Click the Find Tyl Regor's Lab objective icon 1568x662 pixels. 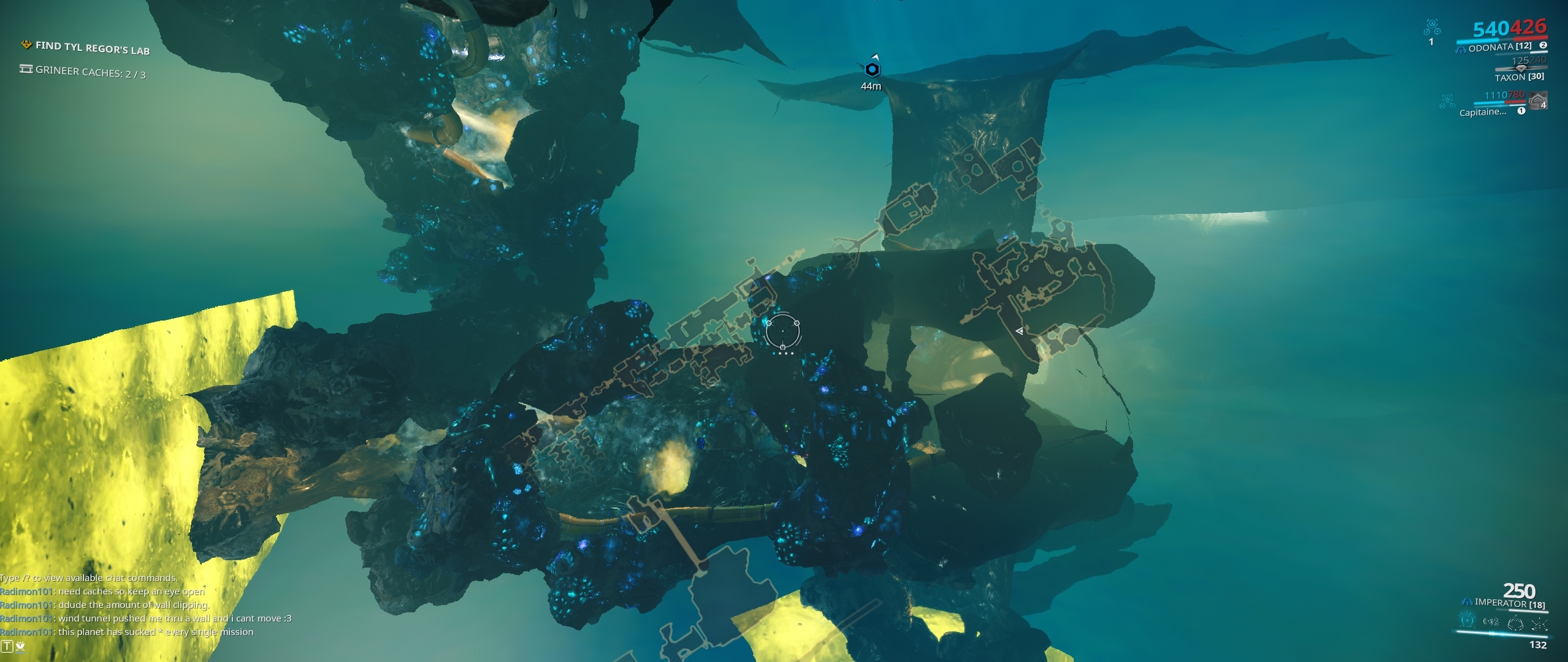pos(26,44)
